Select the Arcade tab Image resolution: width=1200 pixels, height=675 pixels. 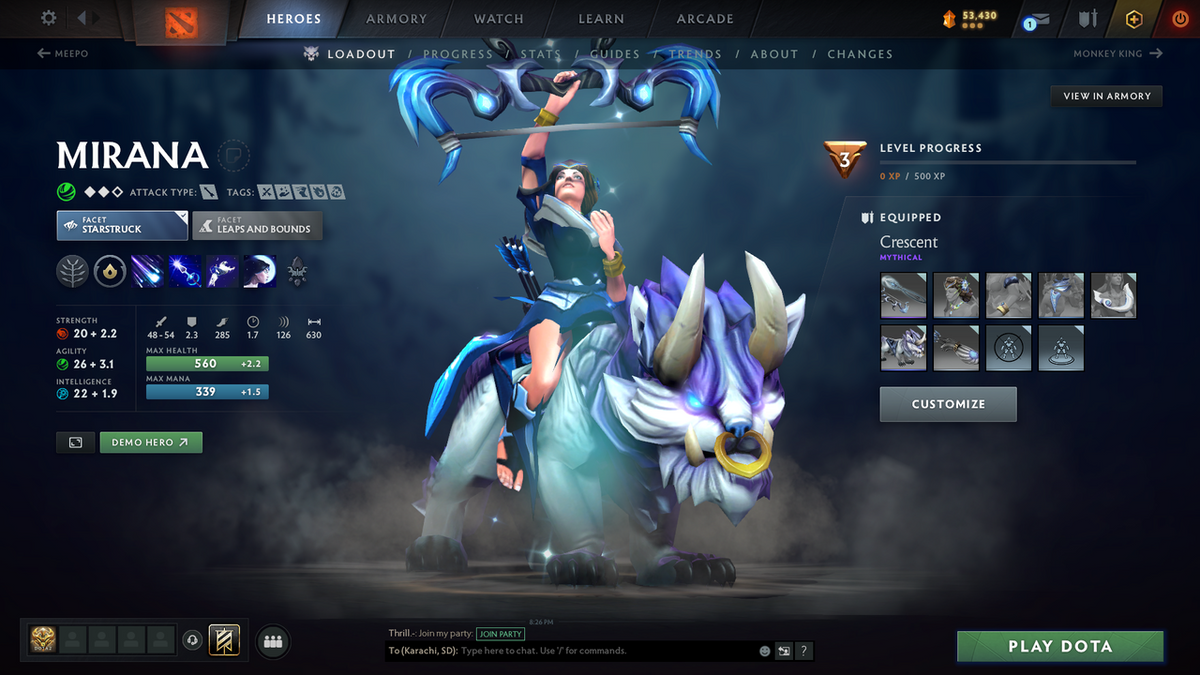point(705,19)
